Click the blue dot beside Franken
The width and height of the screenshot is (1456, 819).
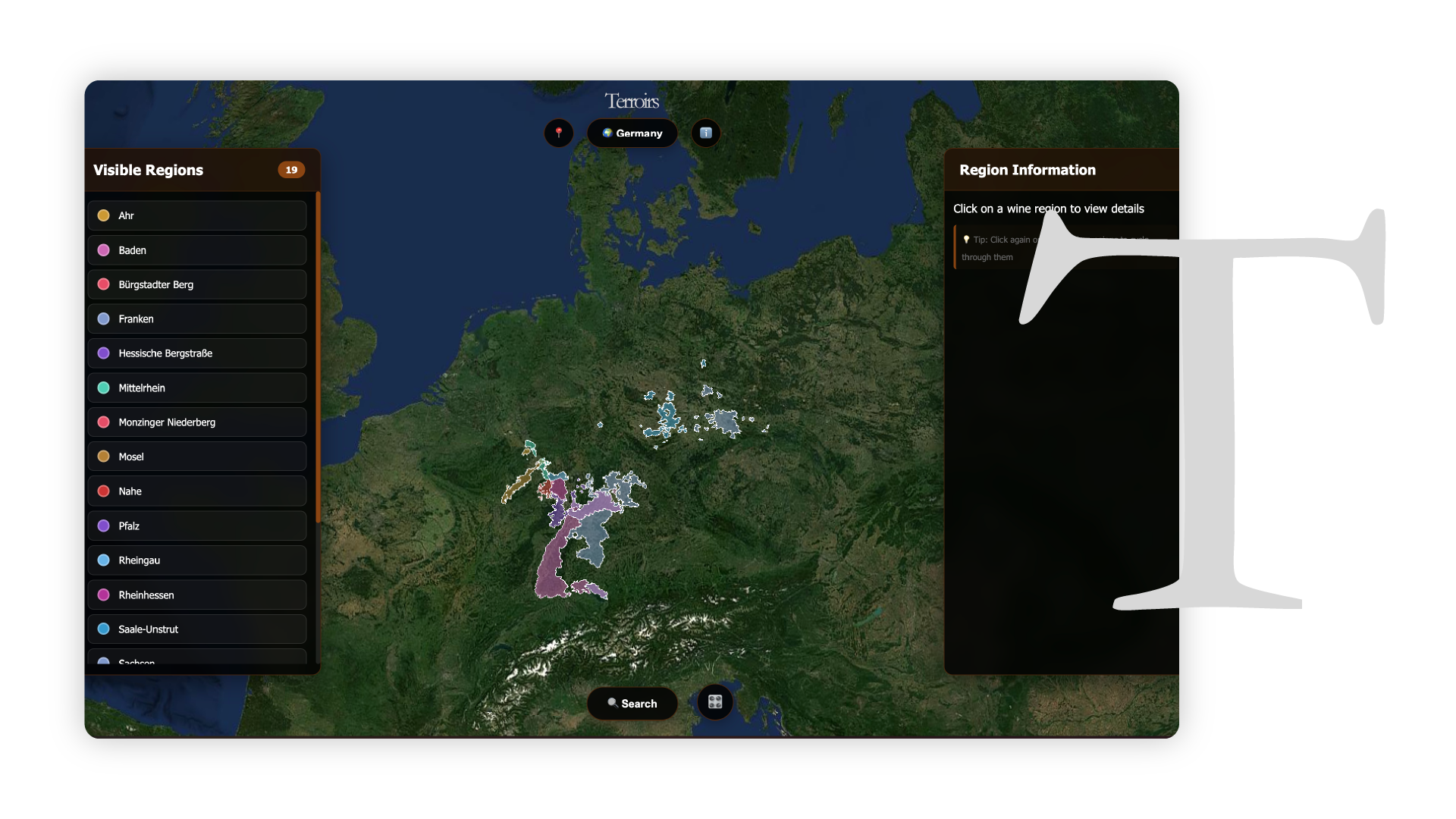(103, 318)
